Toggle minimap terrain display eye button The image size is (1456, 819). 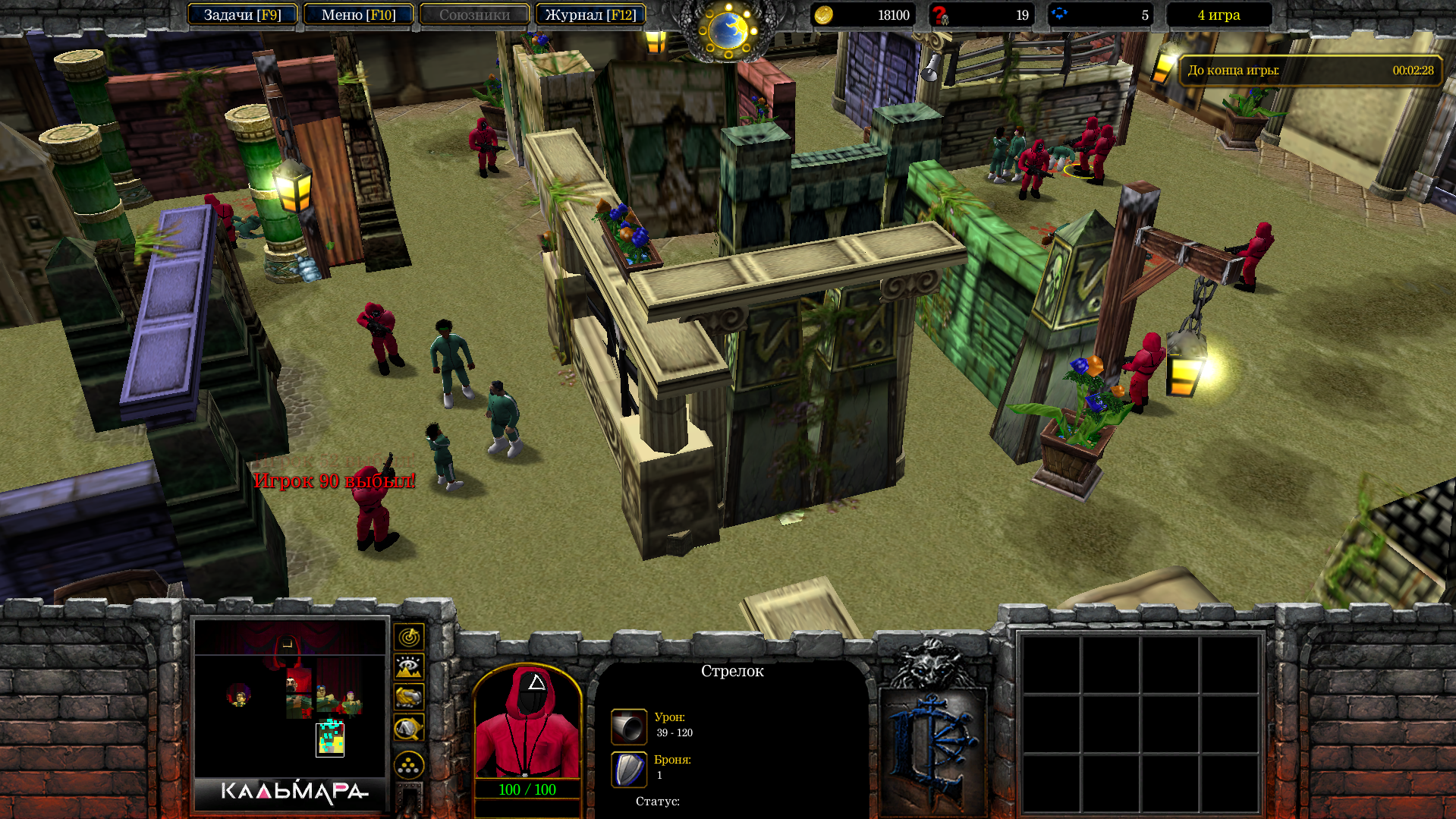point(409,667)
